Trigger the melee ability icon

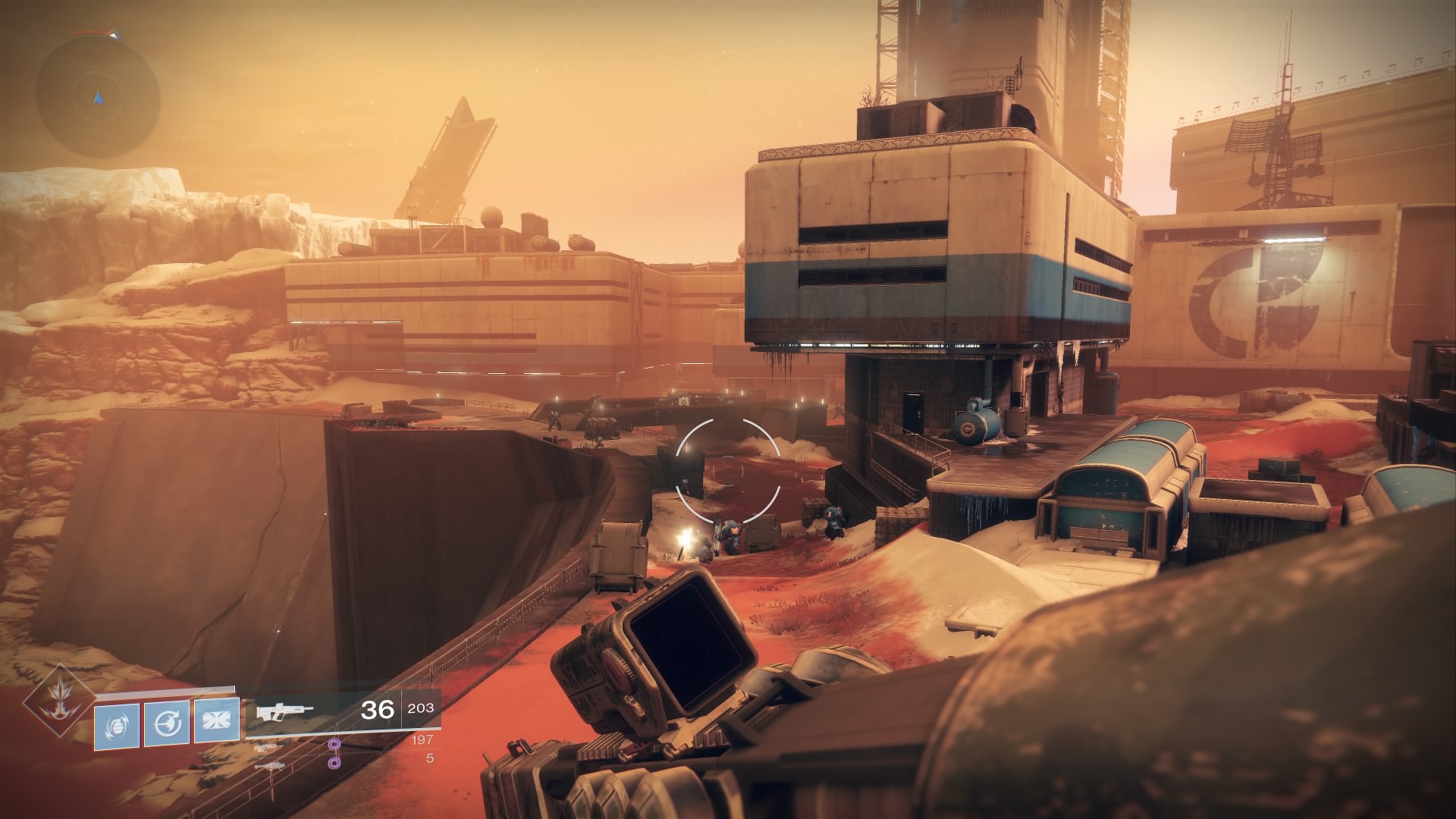click(167, 724)
